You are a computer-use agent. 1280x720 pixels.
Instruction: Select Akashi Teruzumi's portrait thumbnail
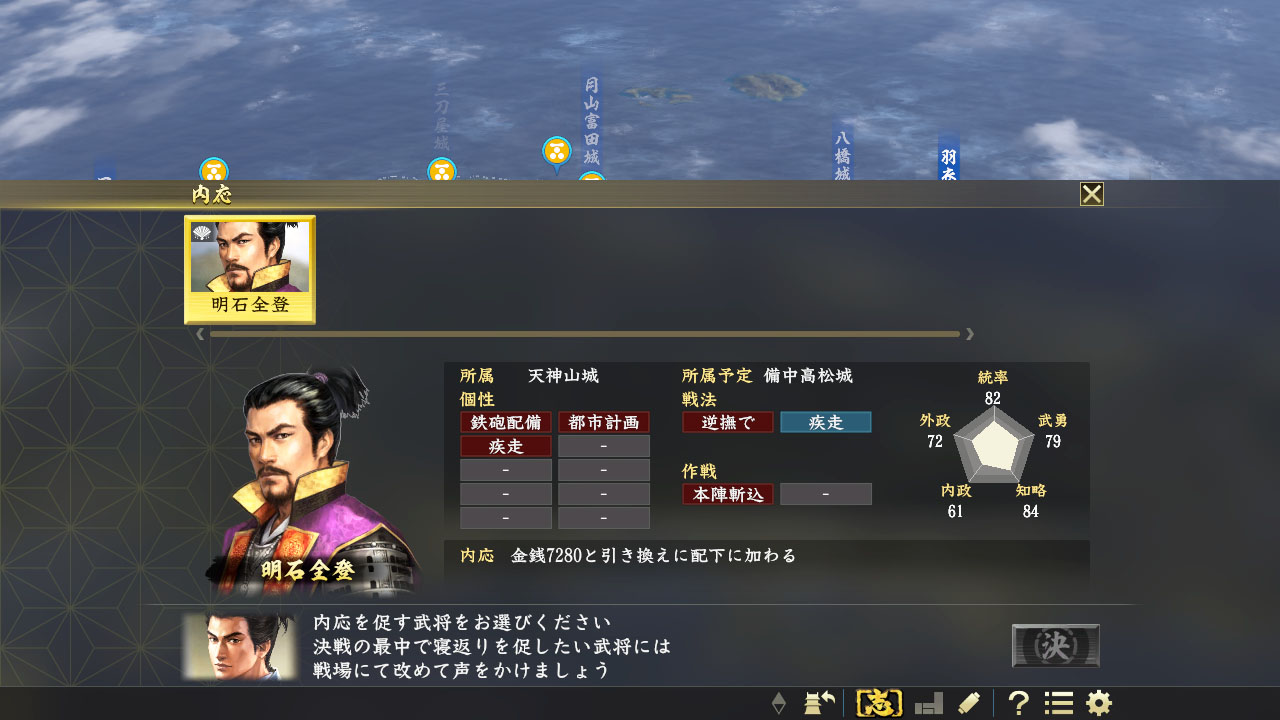click(x=251, y=269)
